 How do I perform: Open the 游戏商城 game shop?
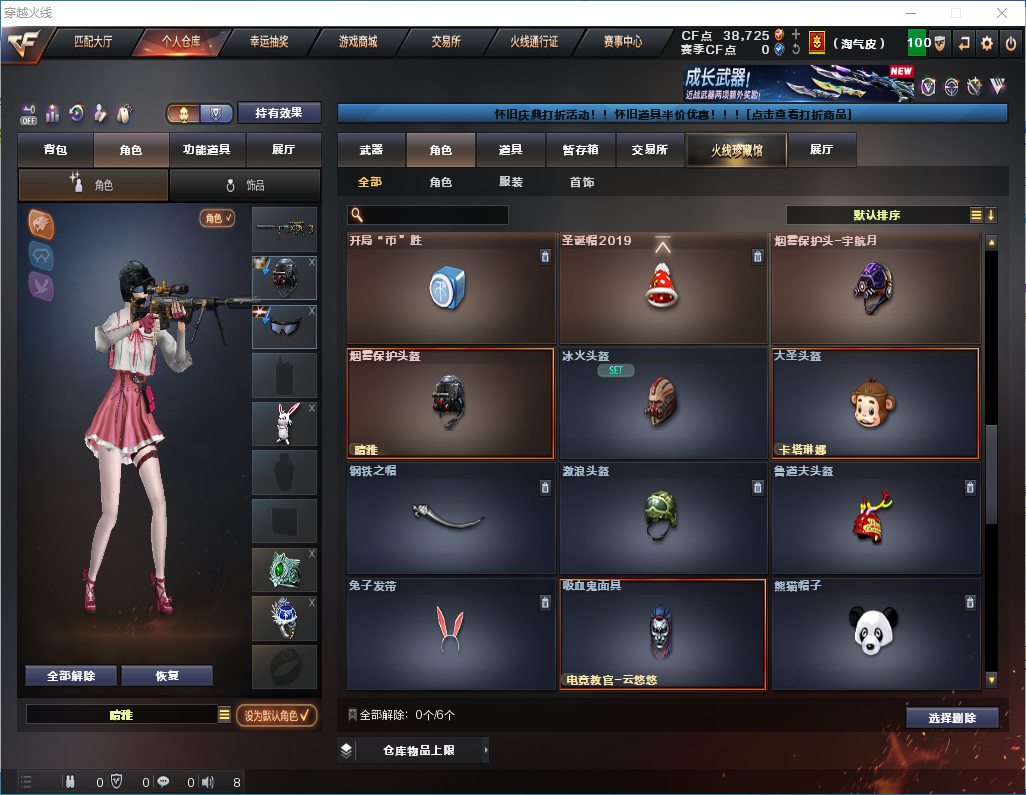pyautogui.click(x=357, y=42)
